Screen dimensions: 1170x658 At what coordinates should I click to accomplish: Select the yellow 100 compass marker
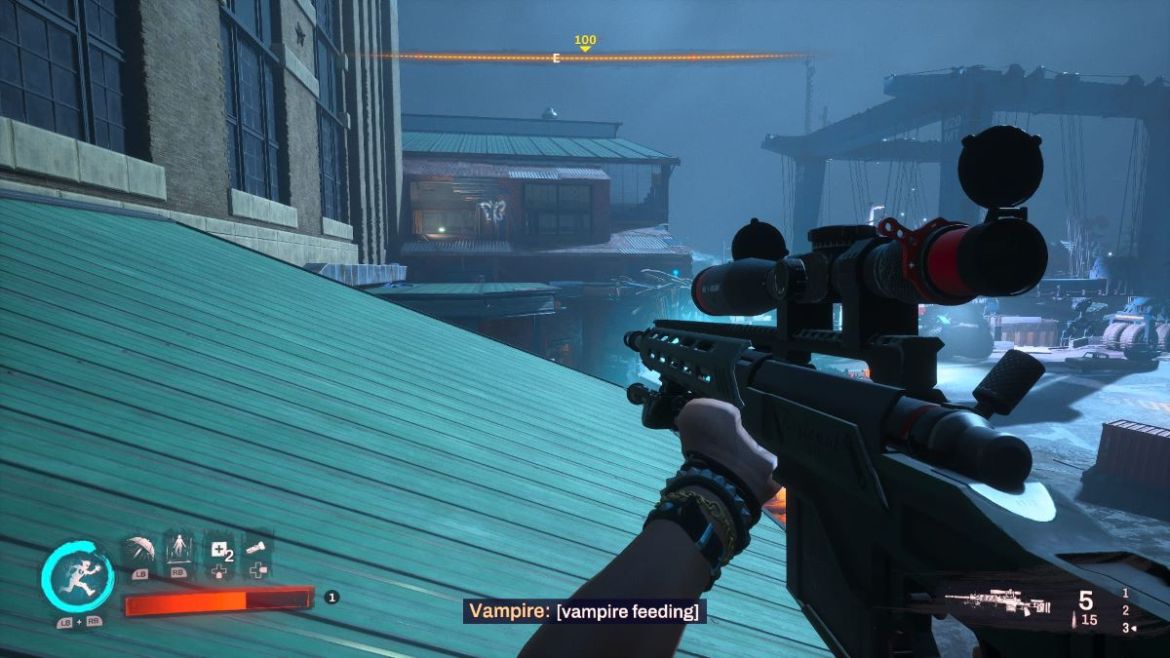point(585,42)
